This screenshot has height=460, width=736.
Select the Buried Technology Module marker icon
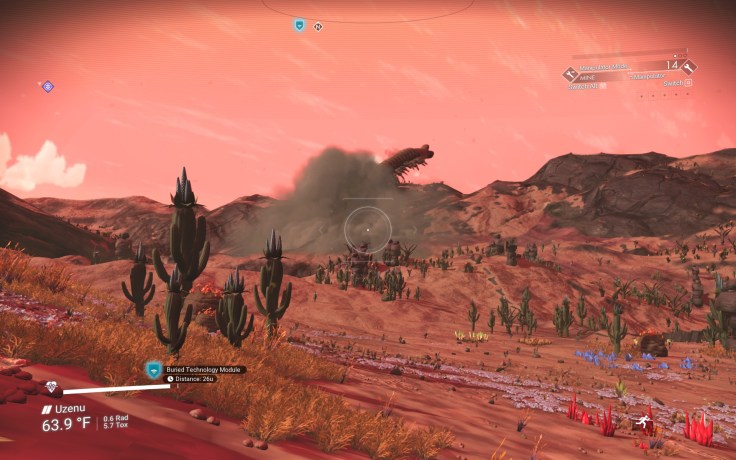tap(154, 370)
